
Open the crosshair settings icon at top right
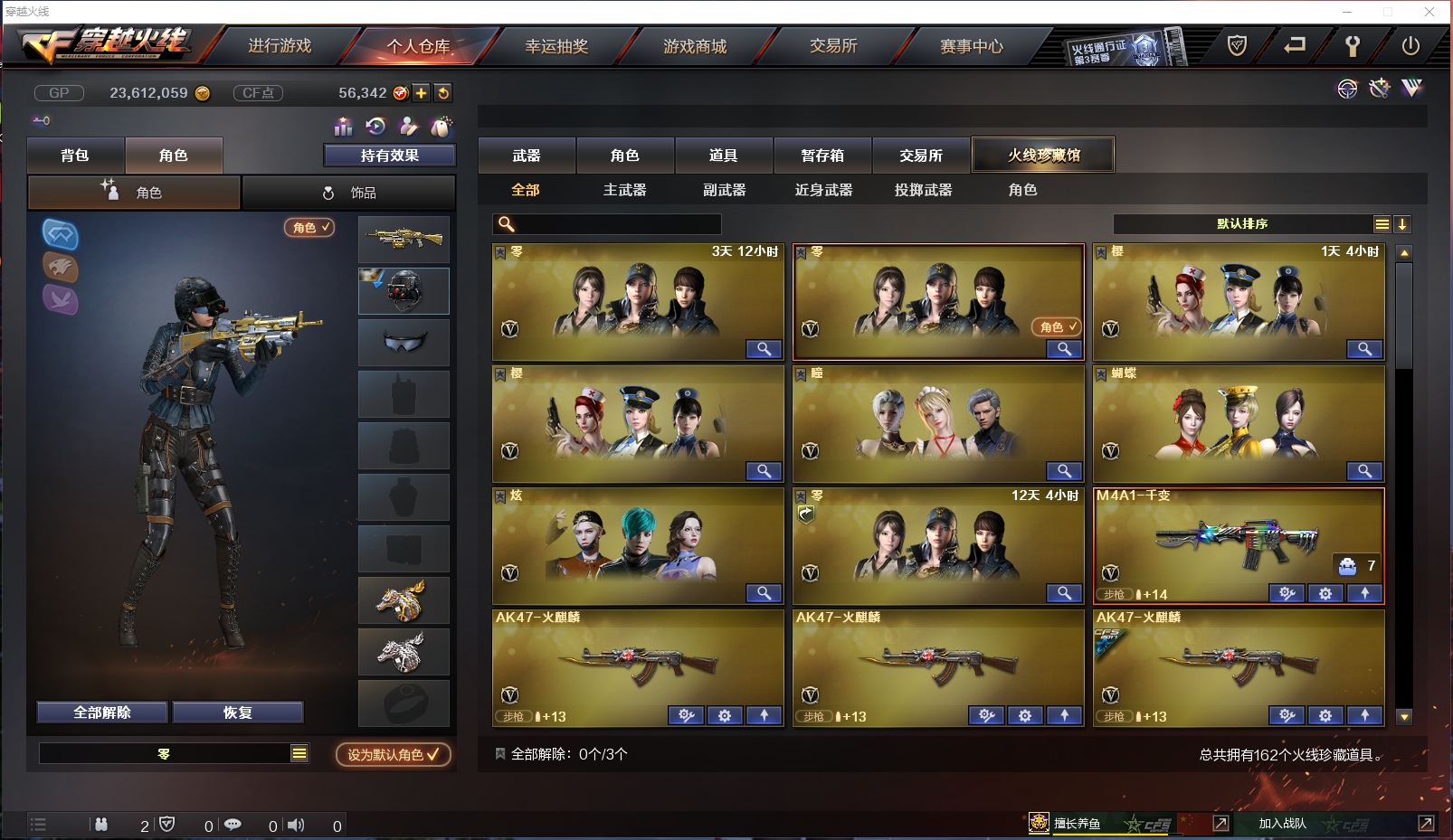pyautogui.click(x=1348, y=90)
